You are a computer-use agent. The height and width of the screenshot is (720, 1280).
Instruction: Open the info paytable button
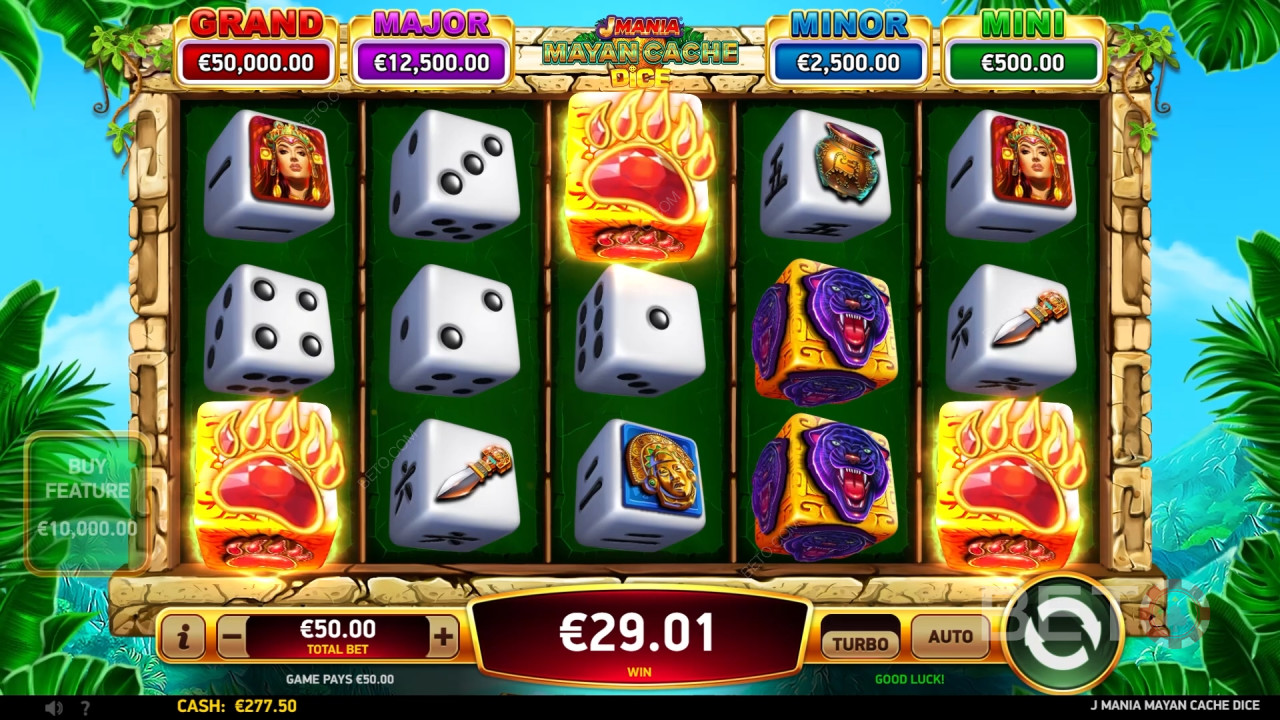tap(183, 636)
